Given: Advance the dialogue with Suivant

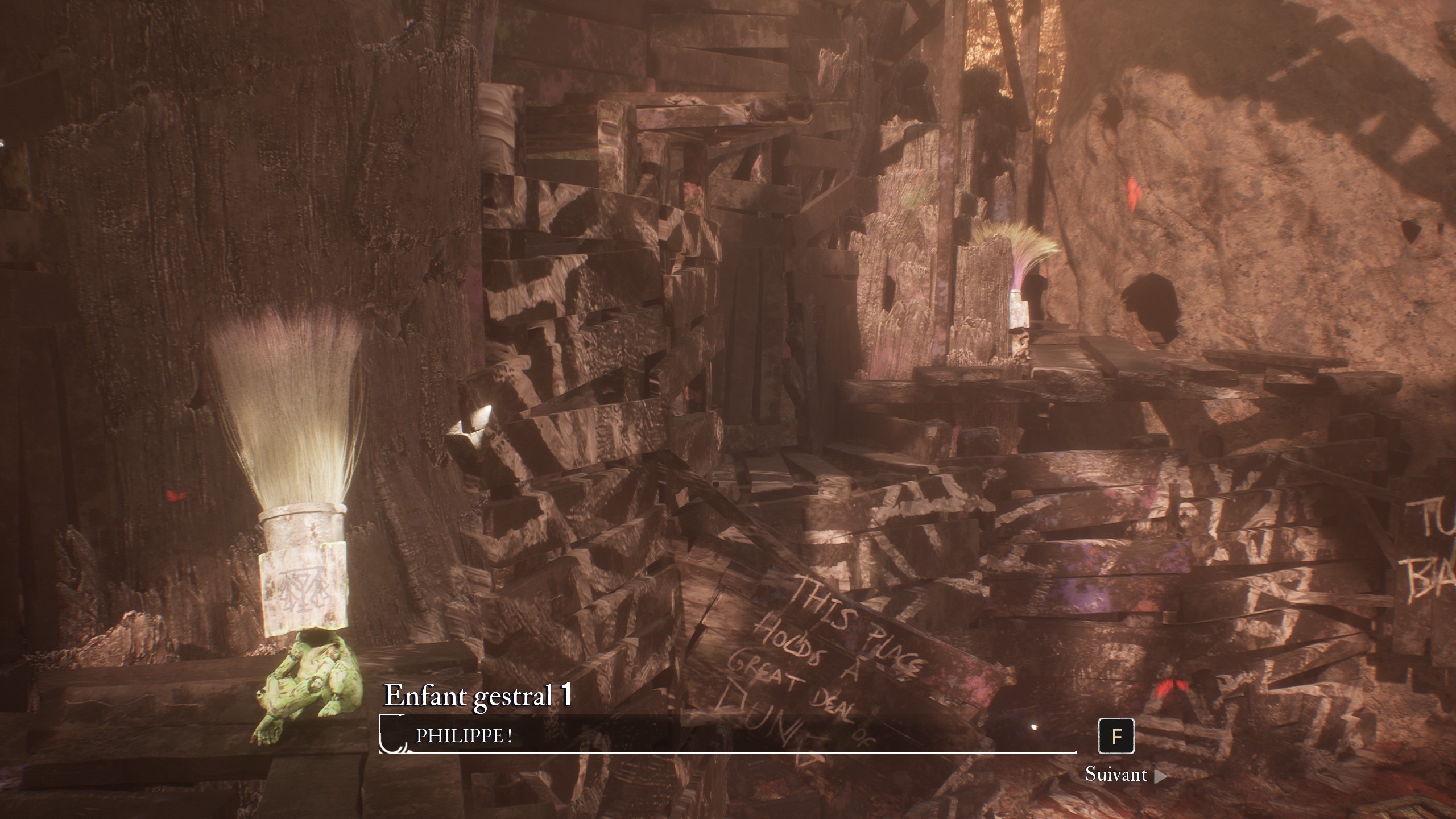Looking at the screenshot, I should (1124, 775).
